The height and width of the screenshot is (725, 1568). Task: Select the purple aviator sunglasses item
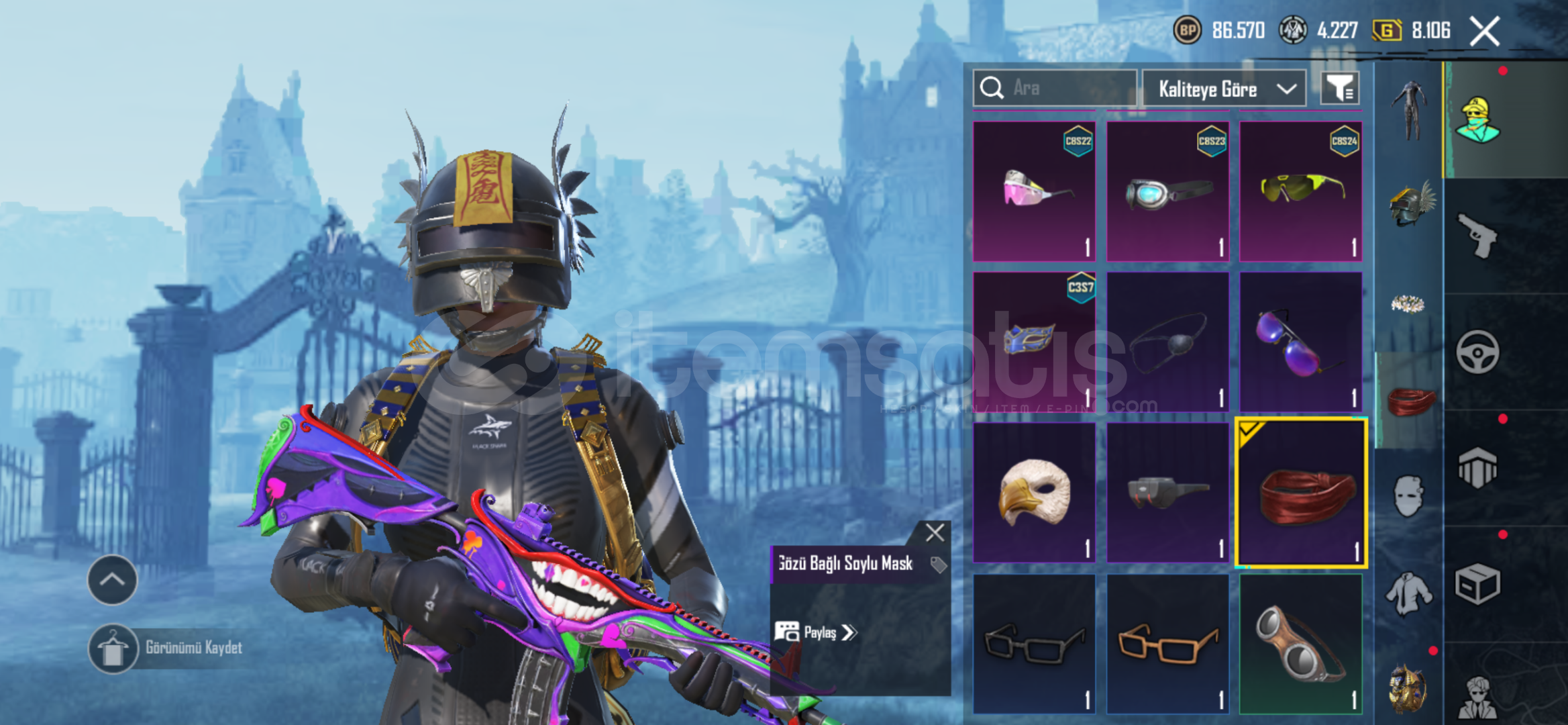[x=1300, y=342]
